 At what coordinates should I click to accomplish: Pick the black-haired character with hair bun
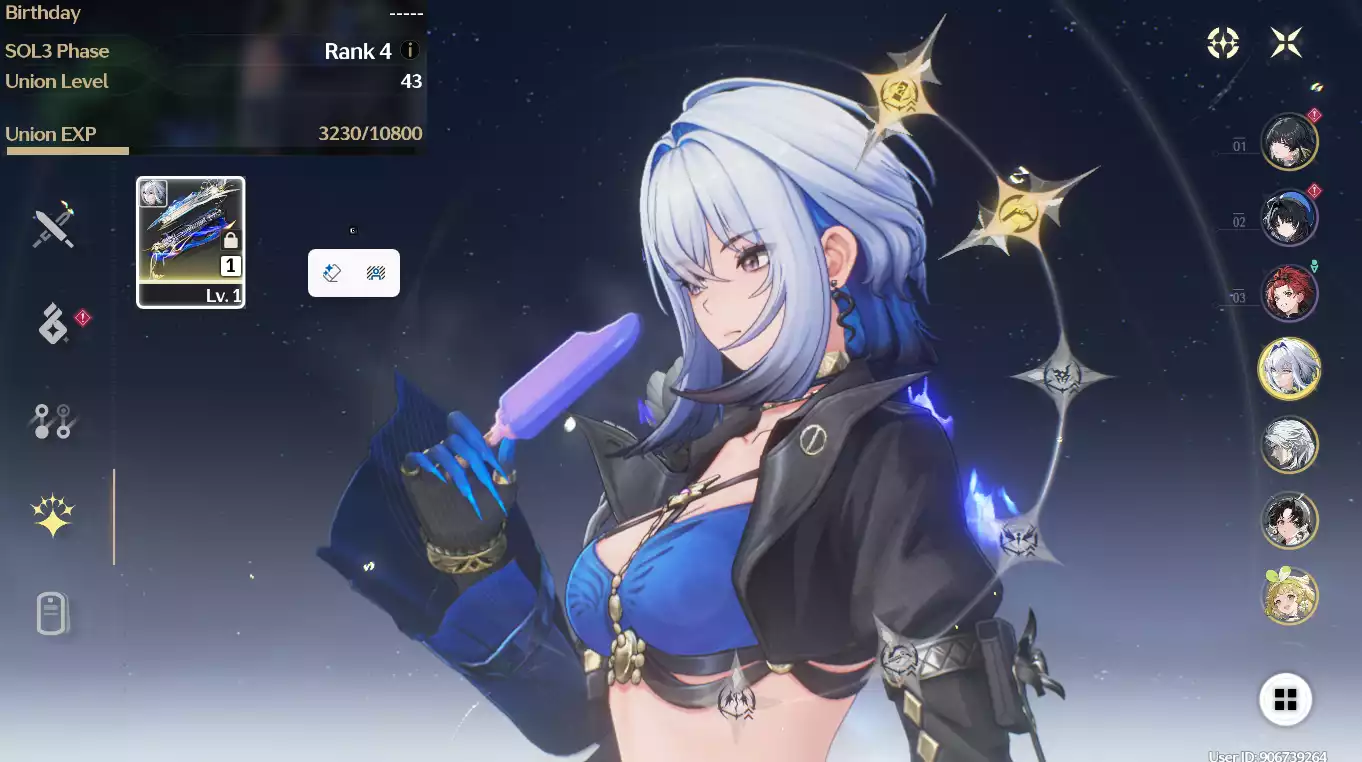coord(1288,520)
